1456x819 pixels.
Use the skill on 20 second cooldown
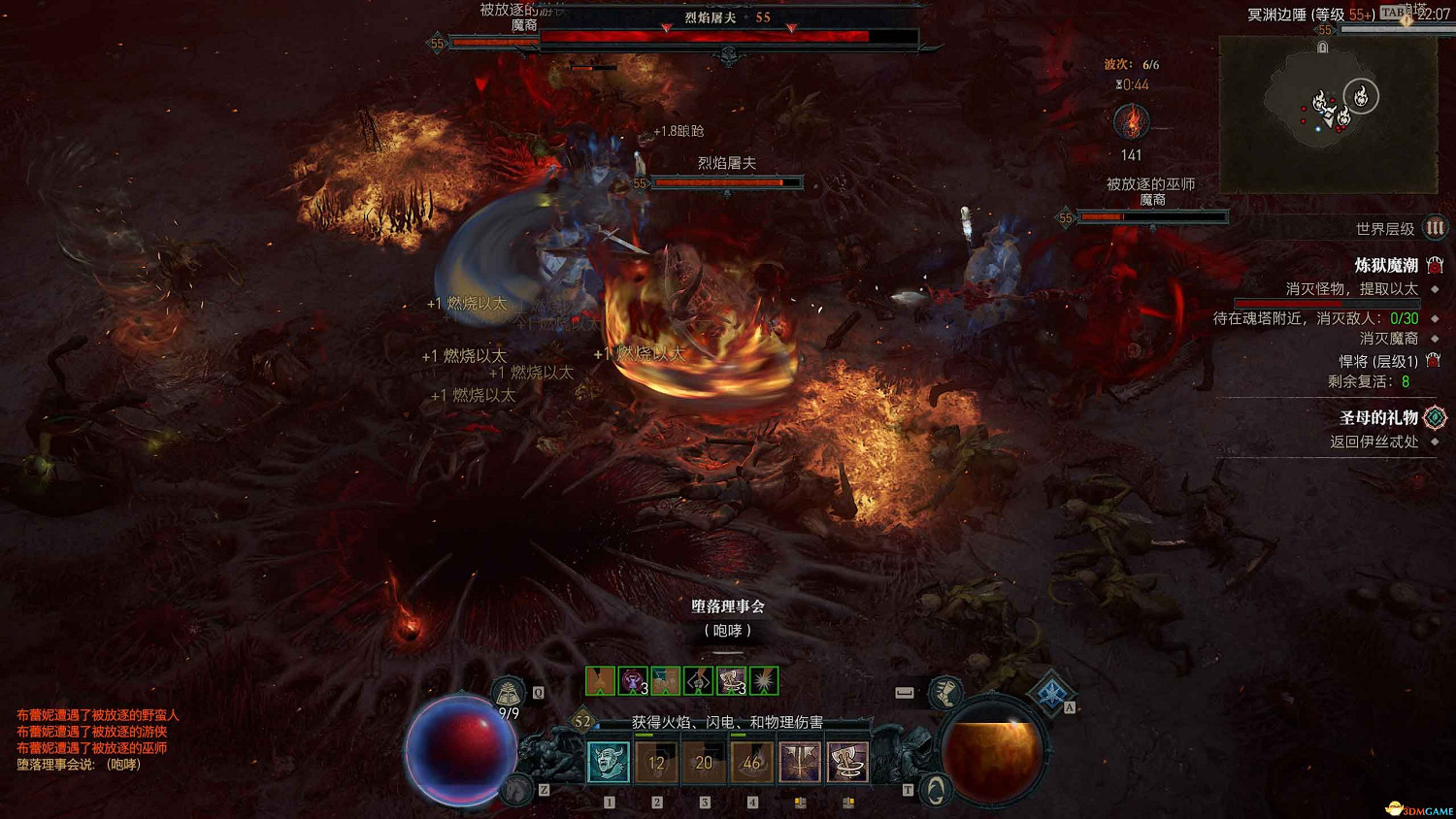click(x=704, y=763)
